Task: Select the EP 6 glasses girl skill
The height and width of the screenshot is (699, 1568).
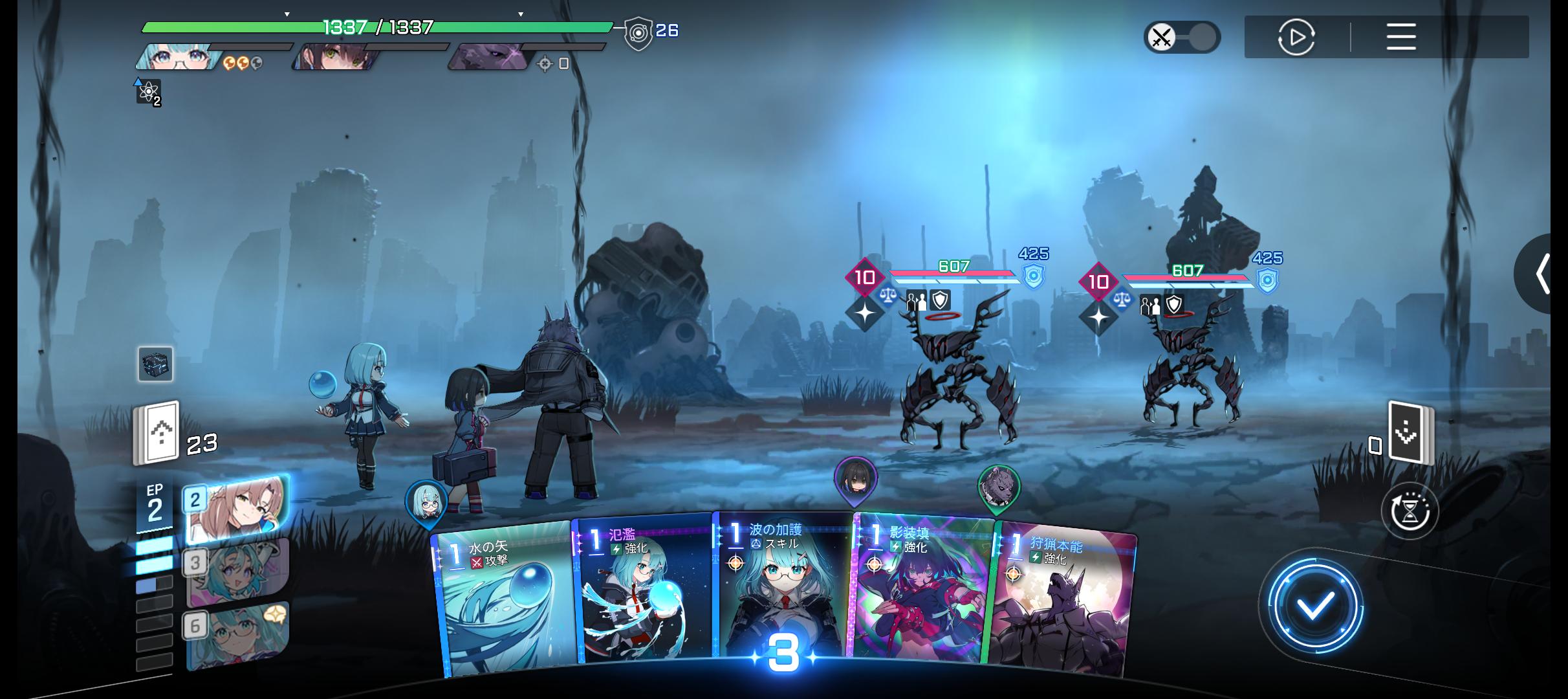Action: 236,634
